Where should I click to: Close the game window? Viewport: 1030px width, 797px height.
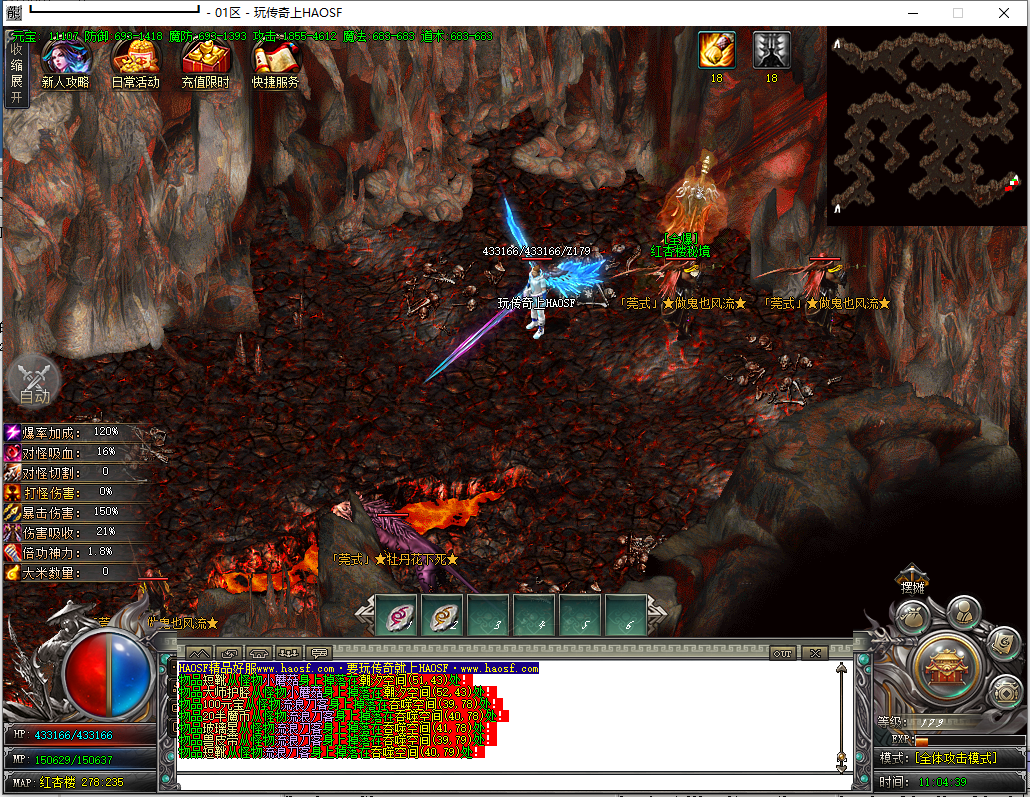pyautogui.click(x=1004, y=13)
